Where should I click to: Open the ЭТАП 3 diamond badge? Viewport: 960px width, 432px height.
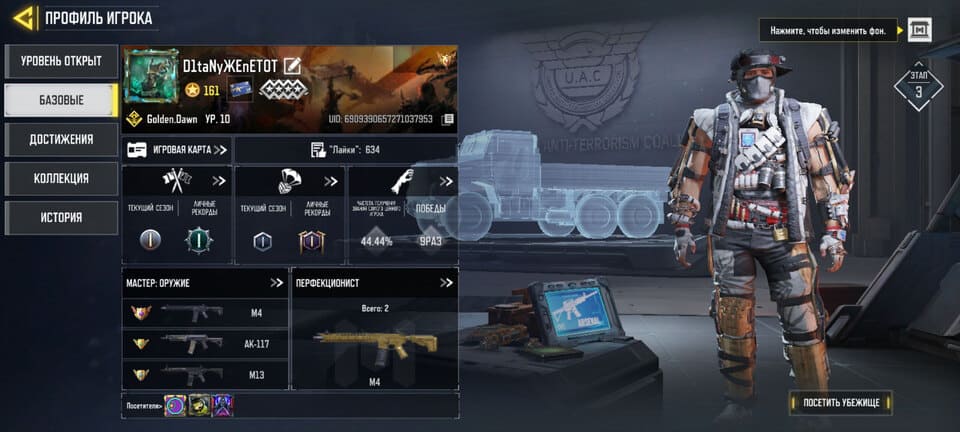click(918, 89)
